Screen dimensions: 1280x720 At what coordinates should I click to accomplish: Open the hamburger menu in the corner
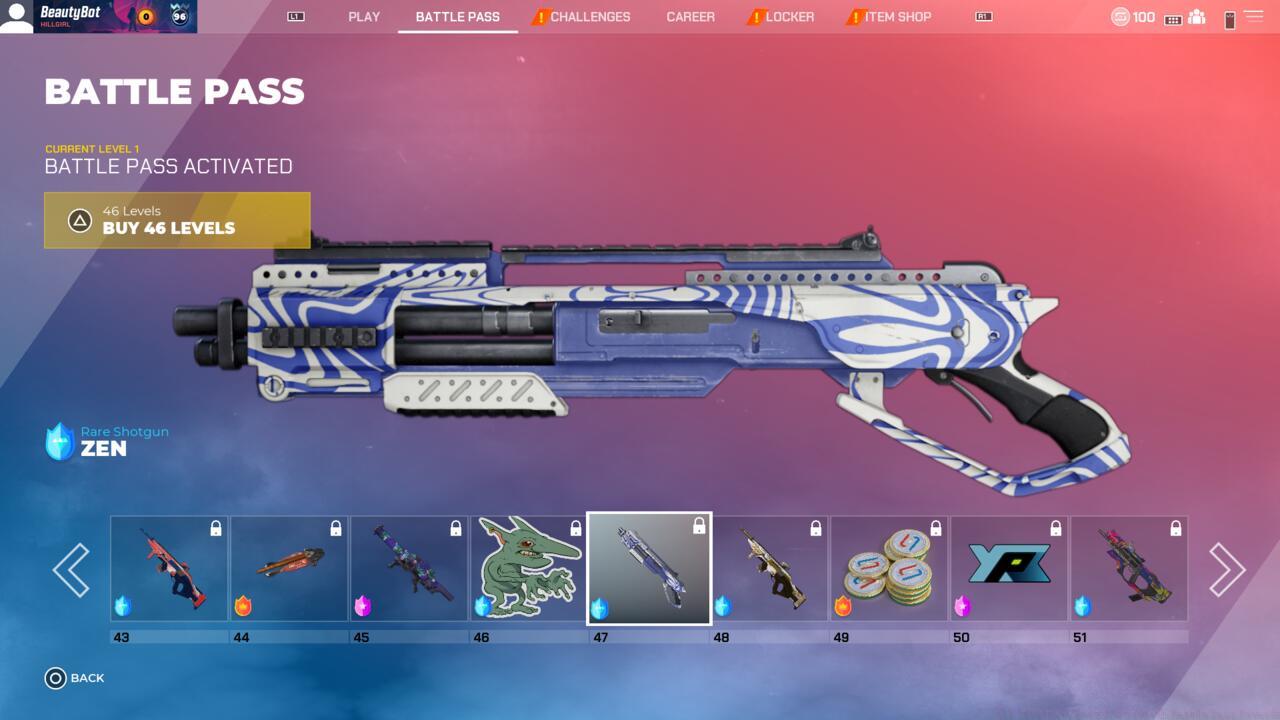click(1253, 17)
